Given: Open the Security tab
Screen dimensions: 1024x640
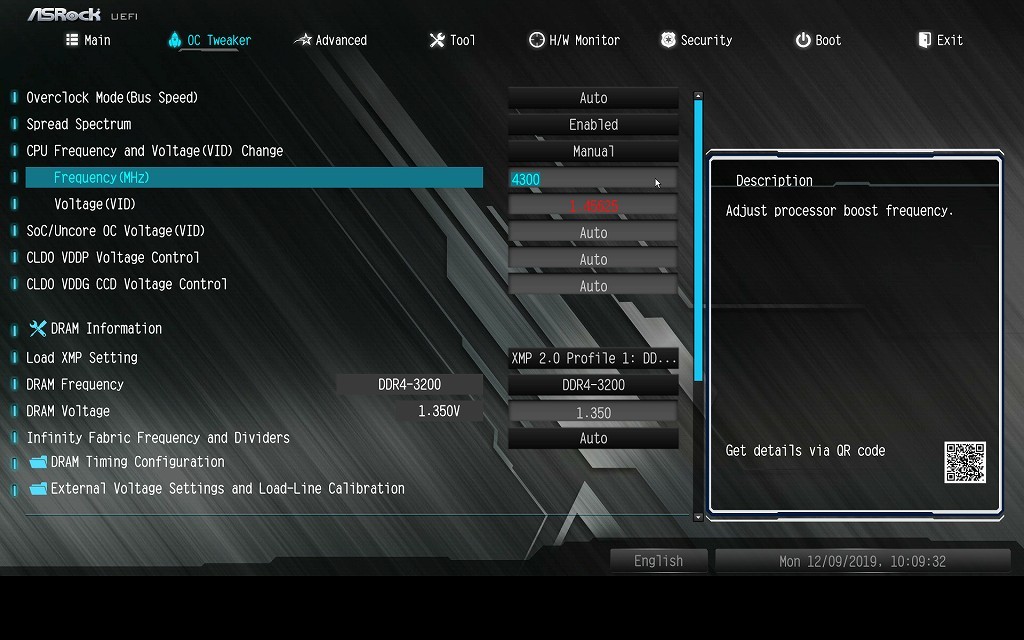Looking at the screenshot, I should coord(696,40).
